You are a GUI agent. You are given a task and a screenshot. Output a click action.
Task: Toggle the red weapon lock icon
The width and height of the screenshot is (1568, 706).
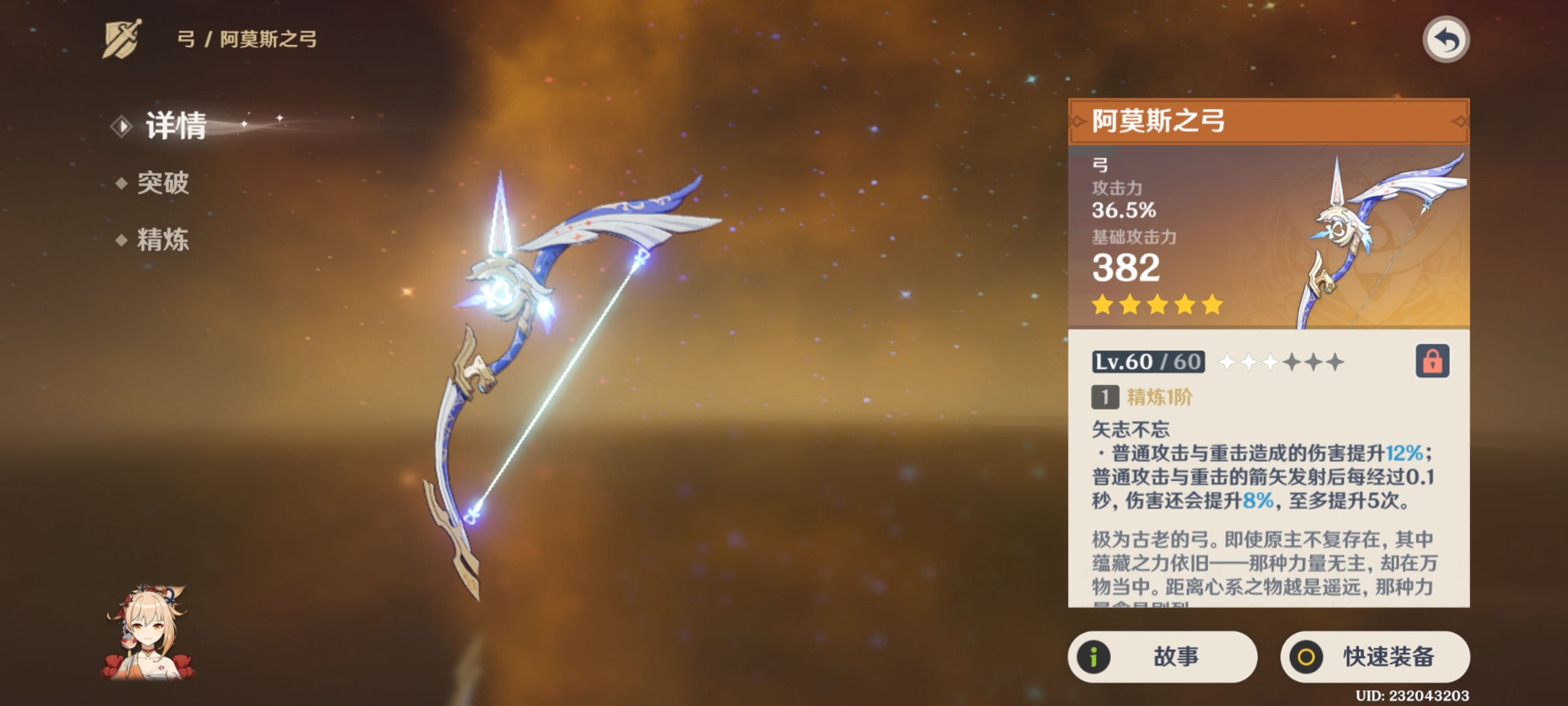click(1432, 361)
